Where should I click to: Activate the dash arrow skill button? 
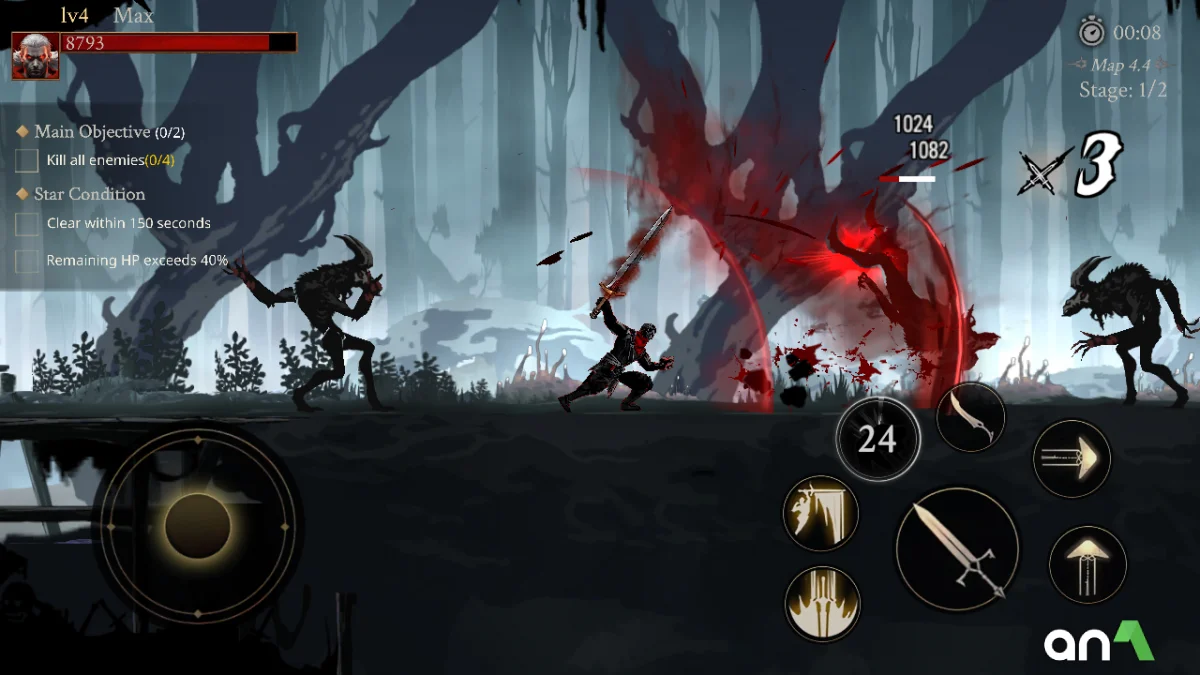point(1071,459)
